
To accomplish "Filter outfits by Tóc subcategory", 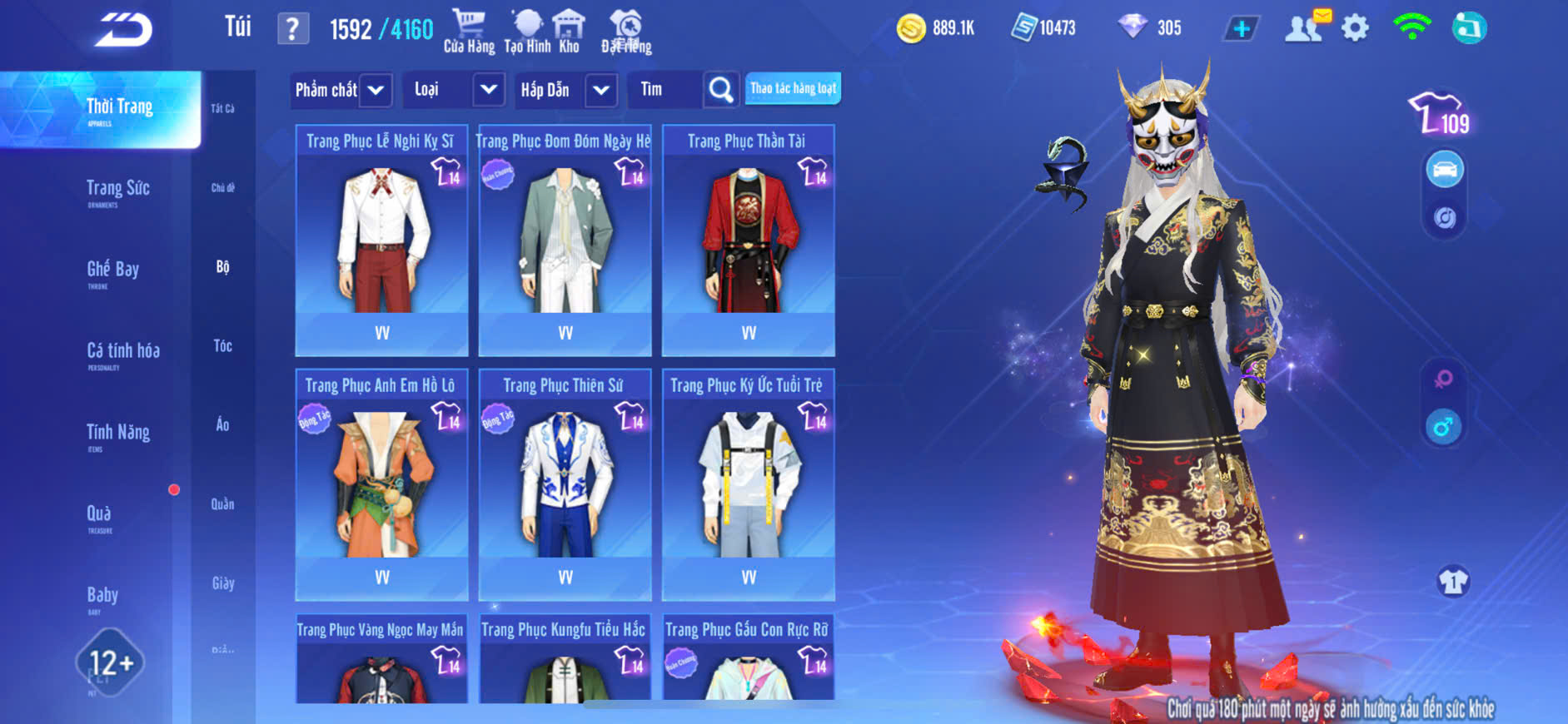I will pyautogui.click(x=222, y=346).
